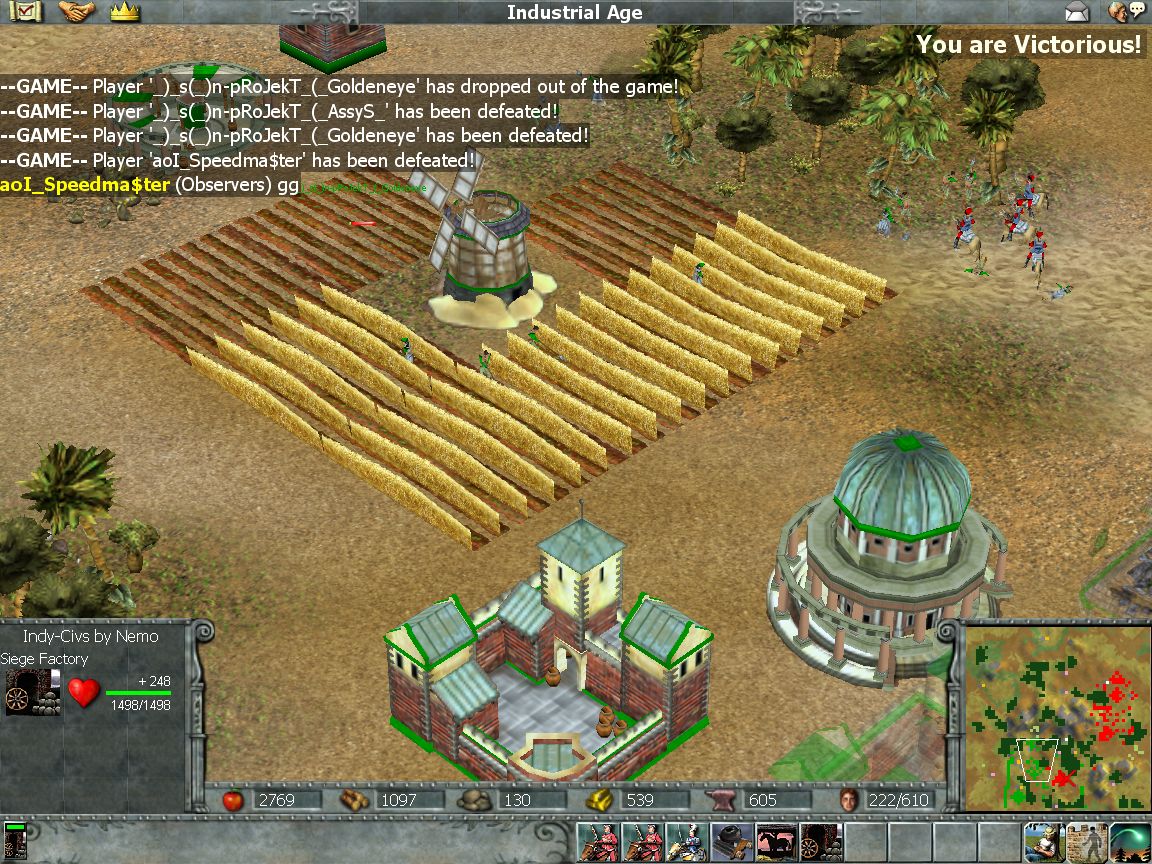Find the idle citizen

click(1043, 842)
